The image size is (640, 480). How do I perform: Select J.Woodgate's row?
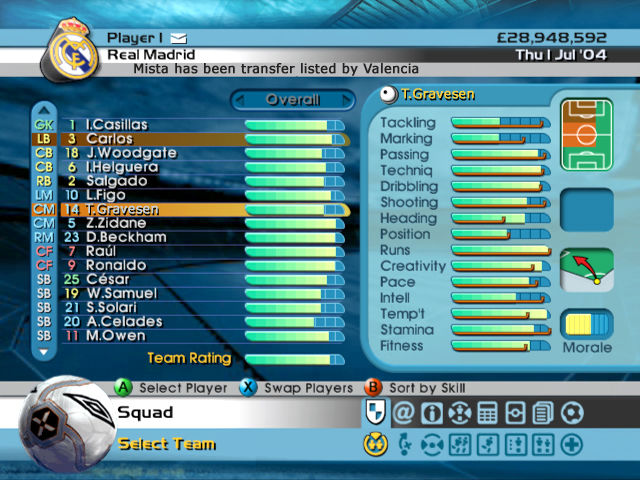click(130, 153)
